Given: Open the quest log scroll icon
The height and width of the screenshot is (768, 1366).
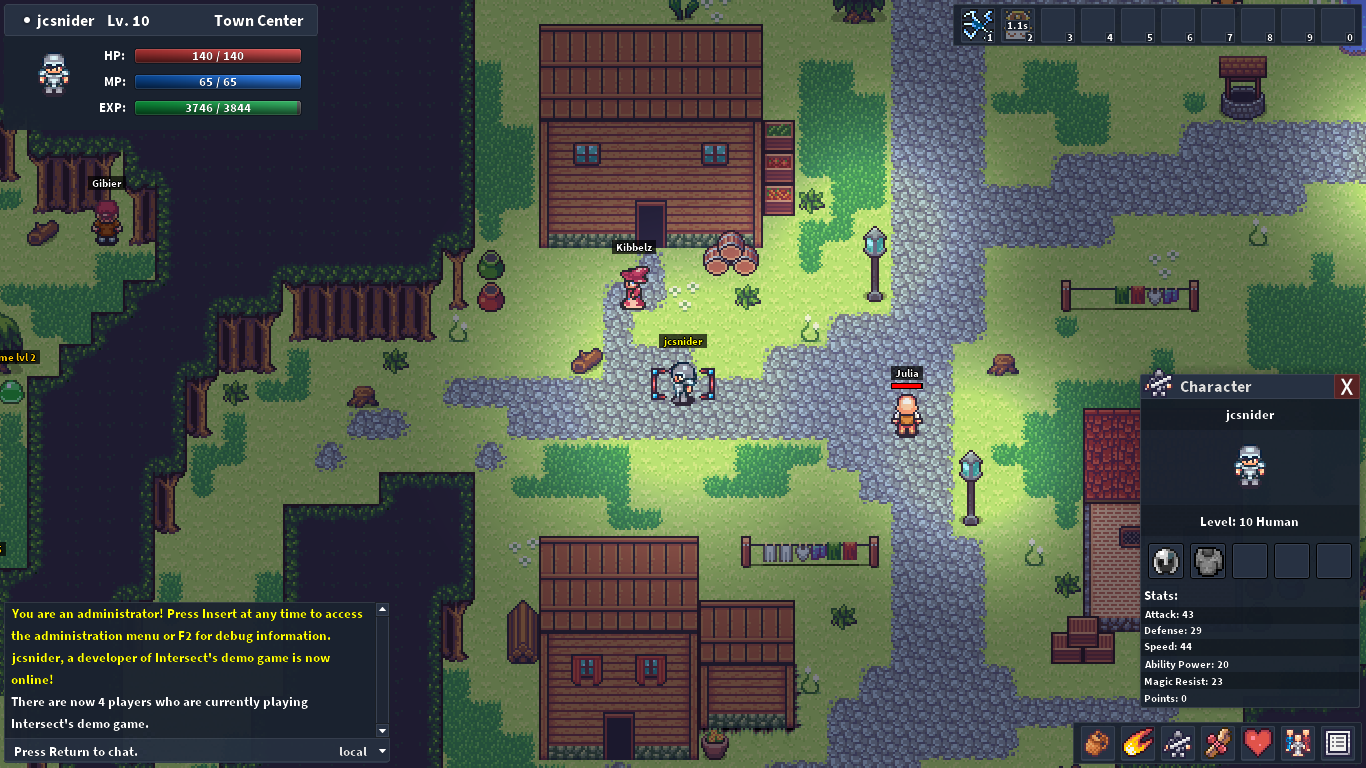Looking at the screenshot, I should (x=1217, y=743).
